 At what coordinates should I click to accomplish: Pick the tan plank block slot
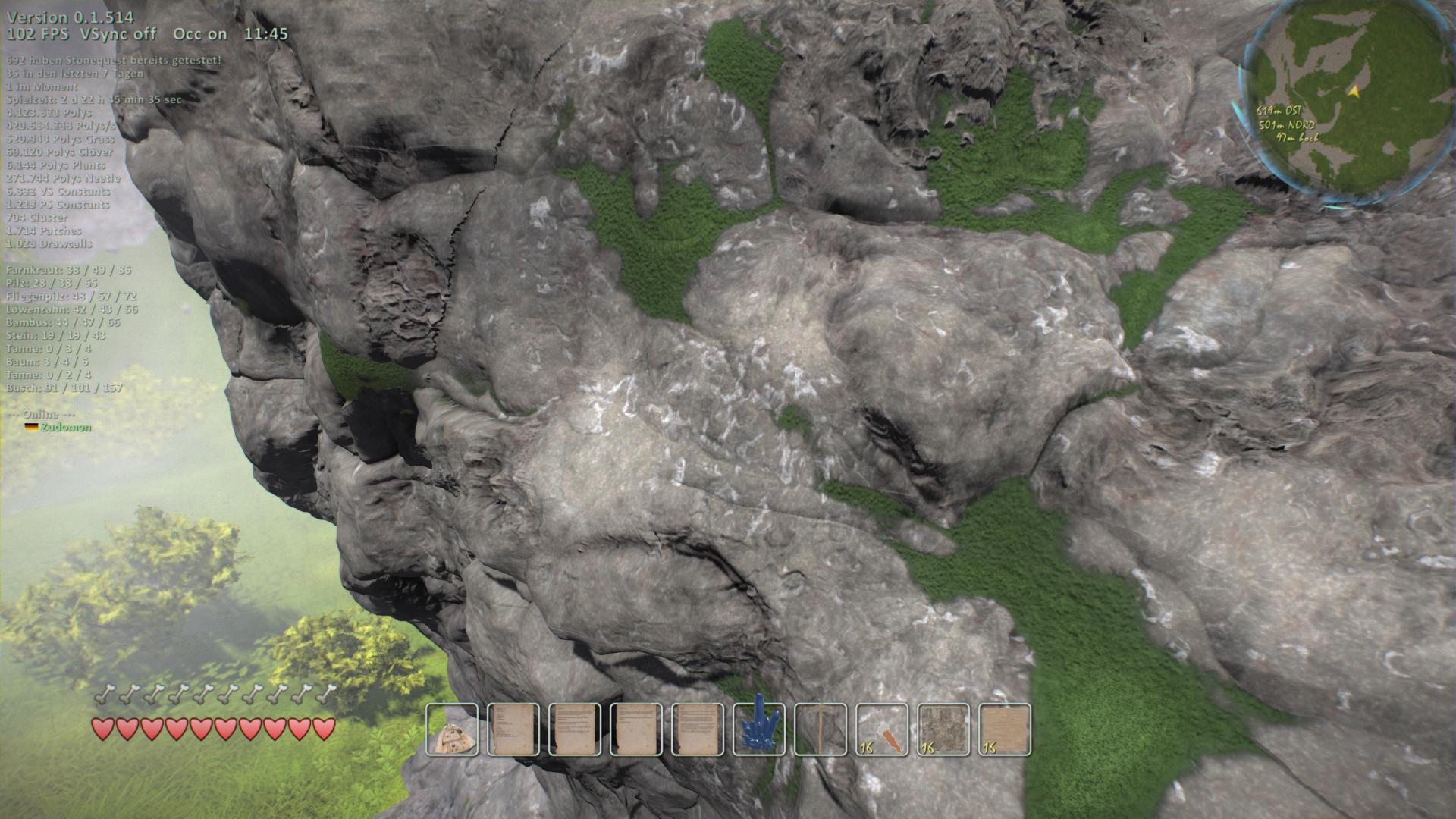[1005, 730]
